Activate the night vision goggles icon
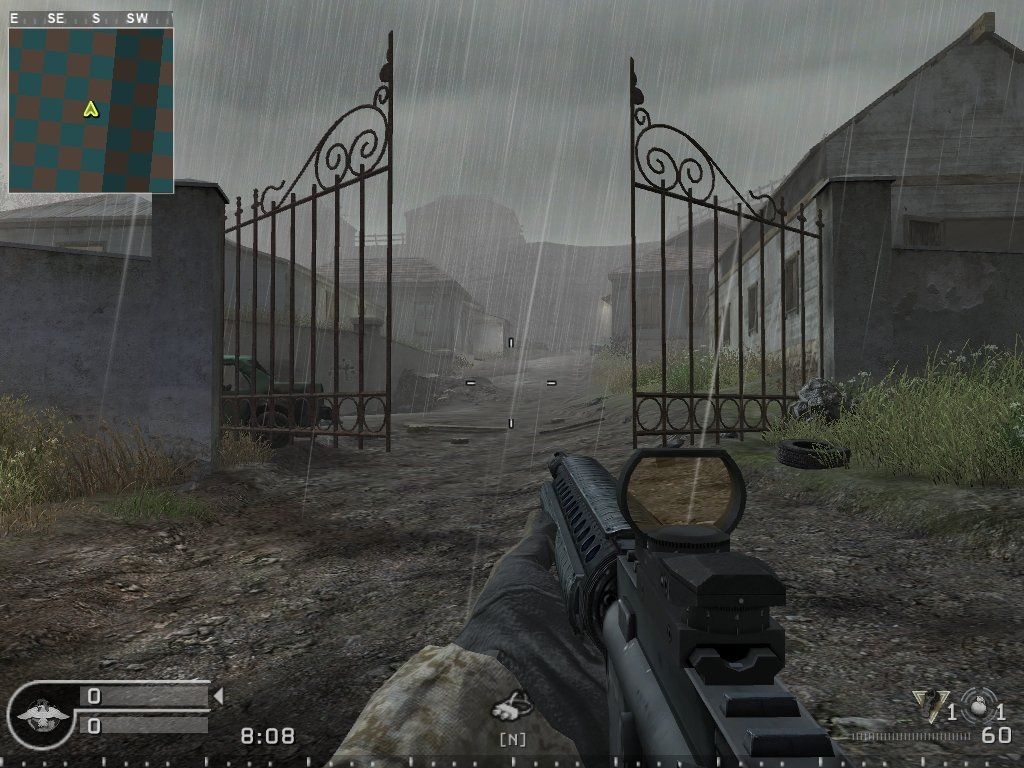Viewport: 1024px width, 768px height. click(x=511, y=709)
